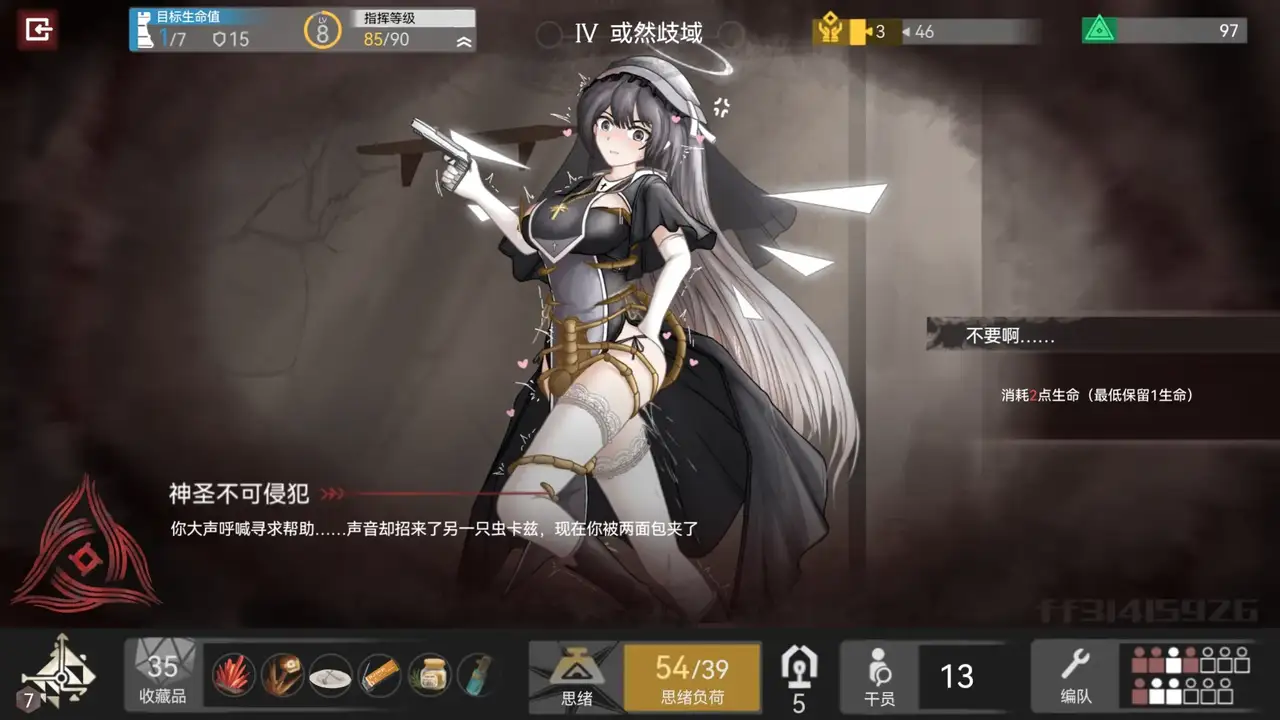Click the exit button in the corner
1280x720 pixels.
38,30
